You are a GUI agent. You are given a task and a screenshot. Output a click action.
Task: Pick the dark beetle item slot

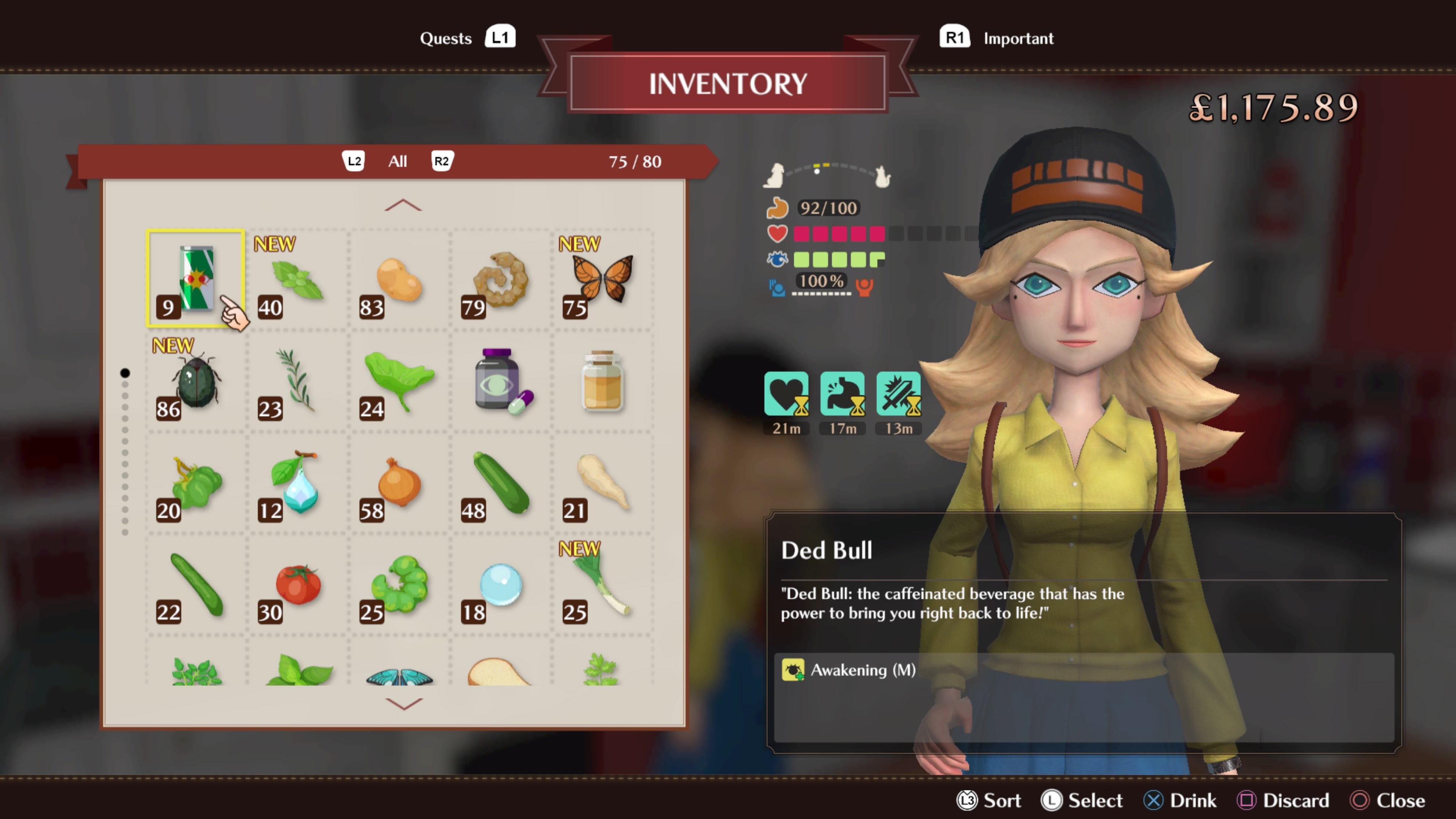[x=196, y=380]
